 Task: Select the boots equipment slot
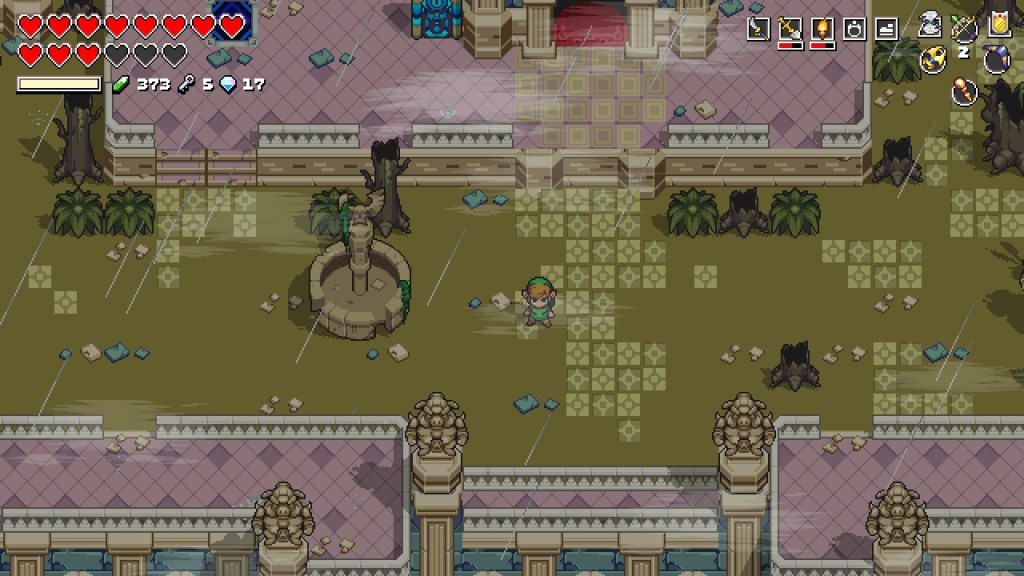886,29
